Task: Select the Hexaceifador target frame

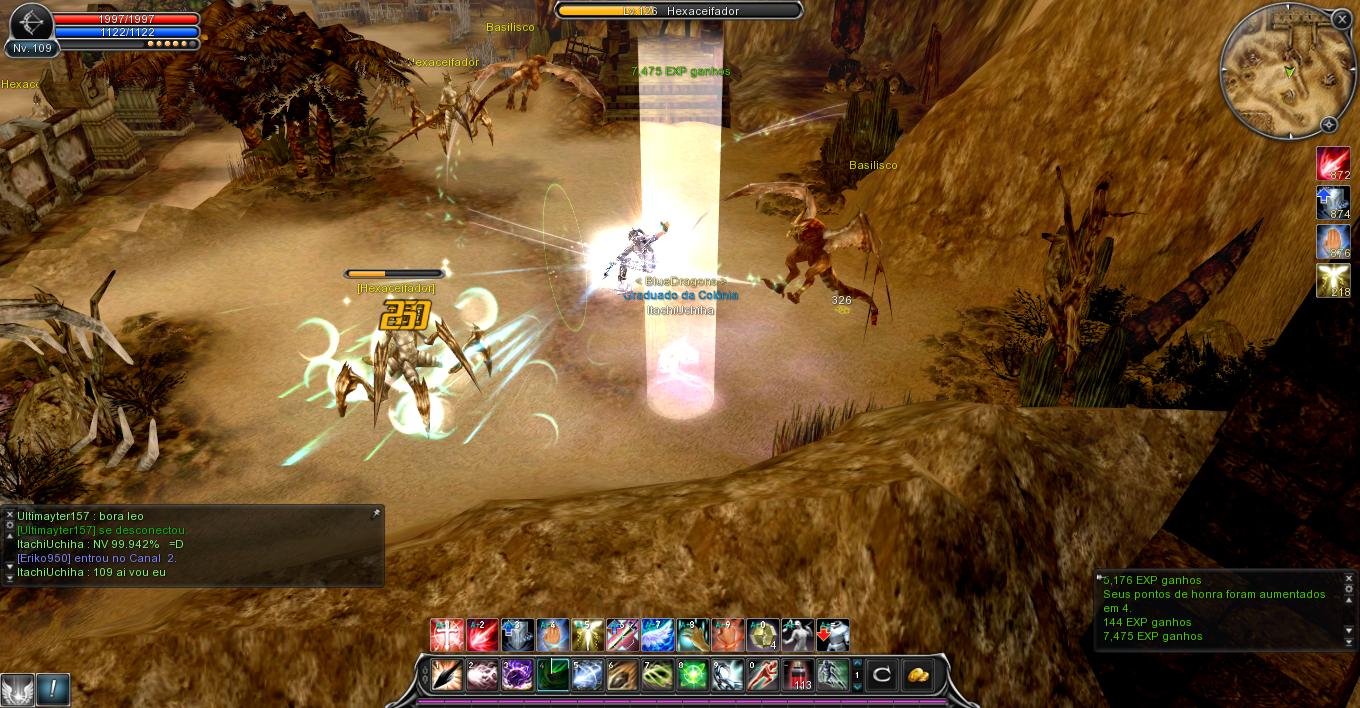Action: [x=680, y=10]
